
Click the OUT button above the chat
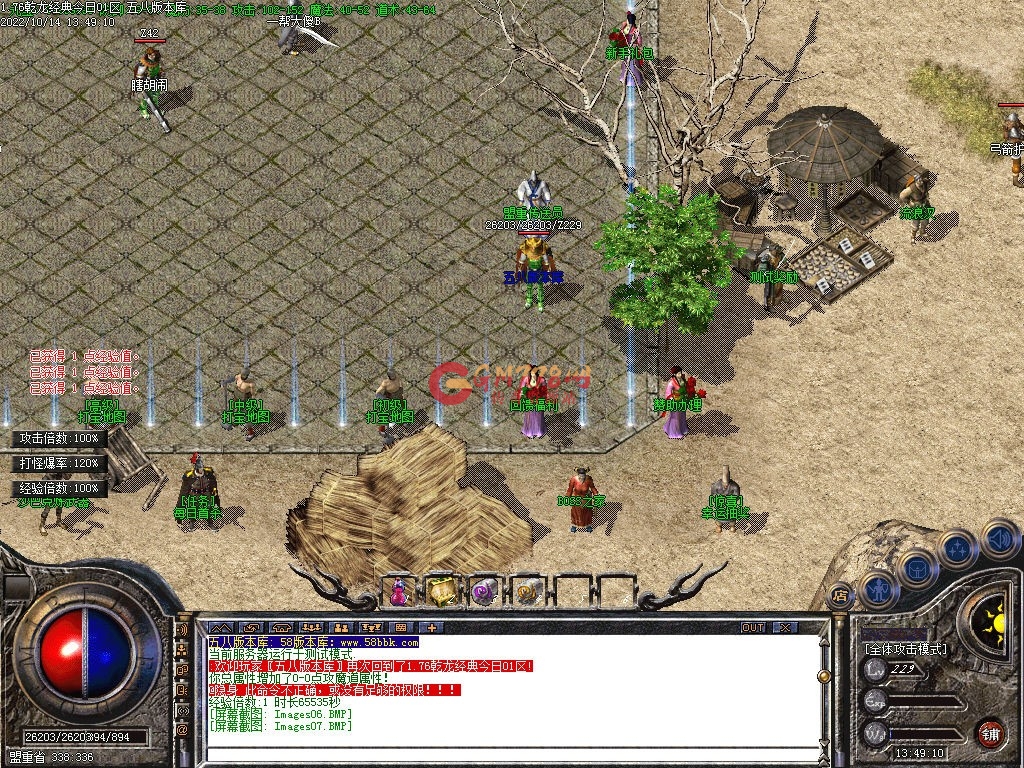pos(753,627)
